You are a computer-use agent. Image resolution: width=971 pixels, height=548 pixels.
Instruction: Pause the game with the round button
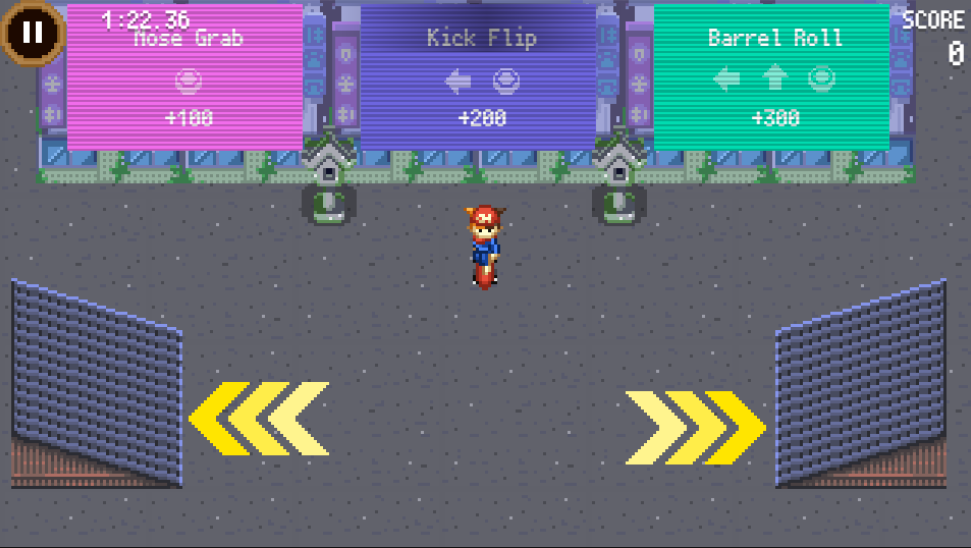33,32
